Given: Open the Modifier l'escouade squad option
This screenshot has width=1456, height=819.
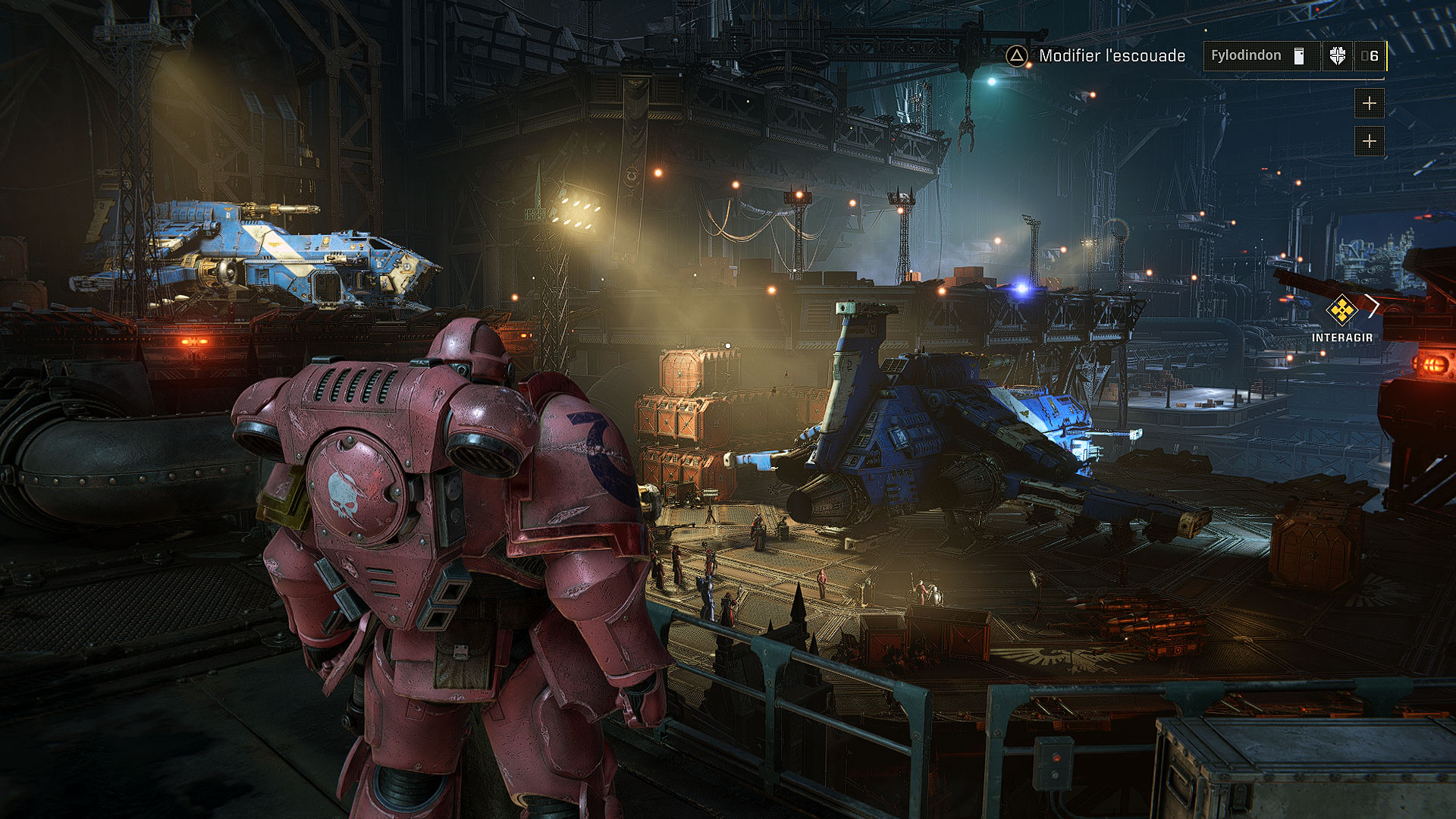Looking at the screenshot, I should (x=1096, y=56).
